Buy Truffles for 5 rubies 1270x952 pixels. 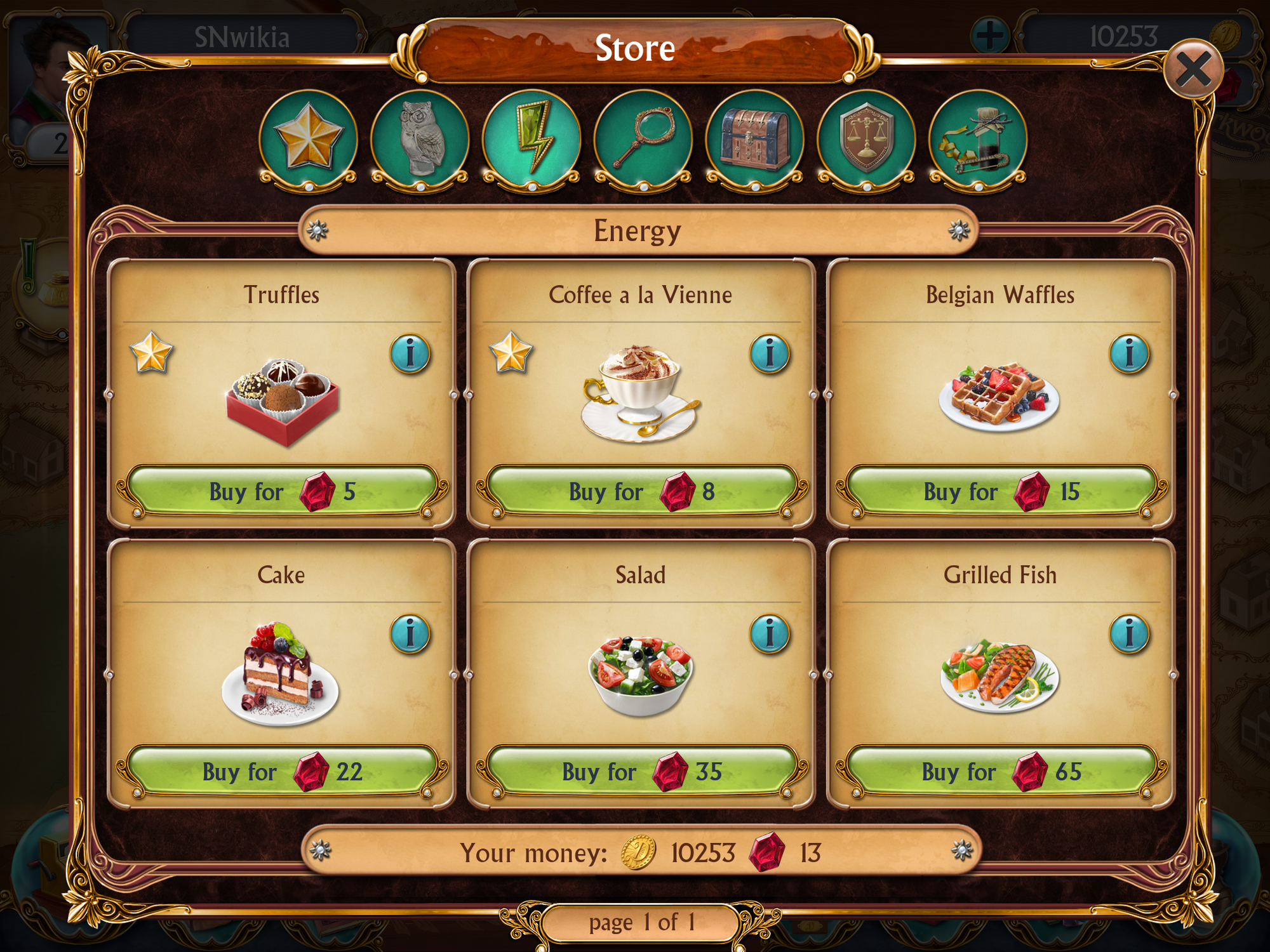[x=282, y=492]
